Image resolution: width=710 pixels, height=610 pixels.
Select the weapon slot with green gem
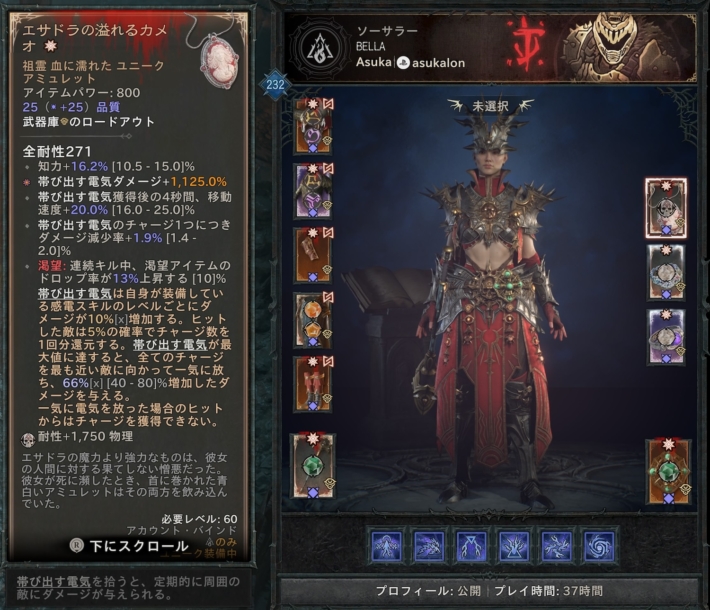pos(313,466)
